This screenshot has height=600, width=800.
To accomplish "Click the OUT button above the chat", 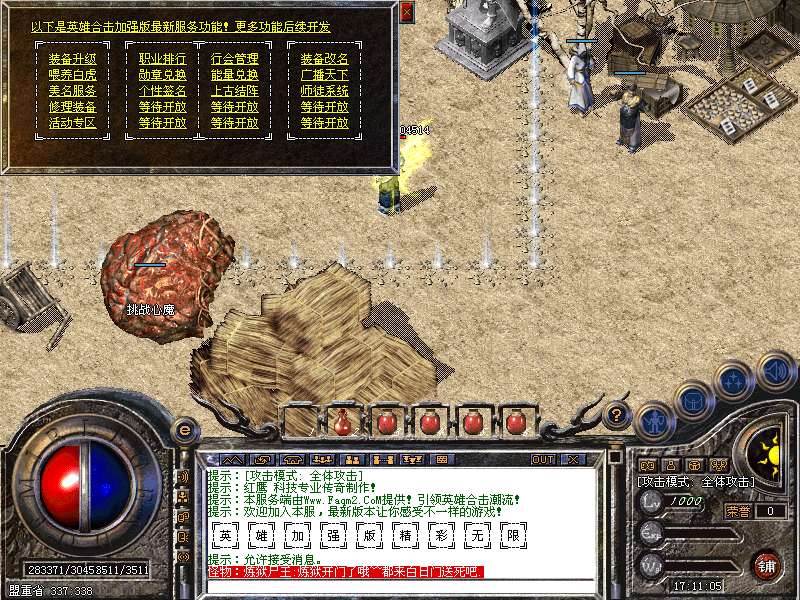I will (543, 459).
